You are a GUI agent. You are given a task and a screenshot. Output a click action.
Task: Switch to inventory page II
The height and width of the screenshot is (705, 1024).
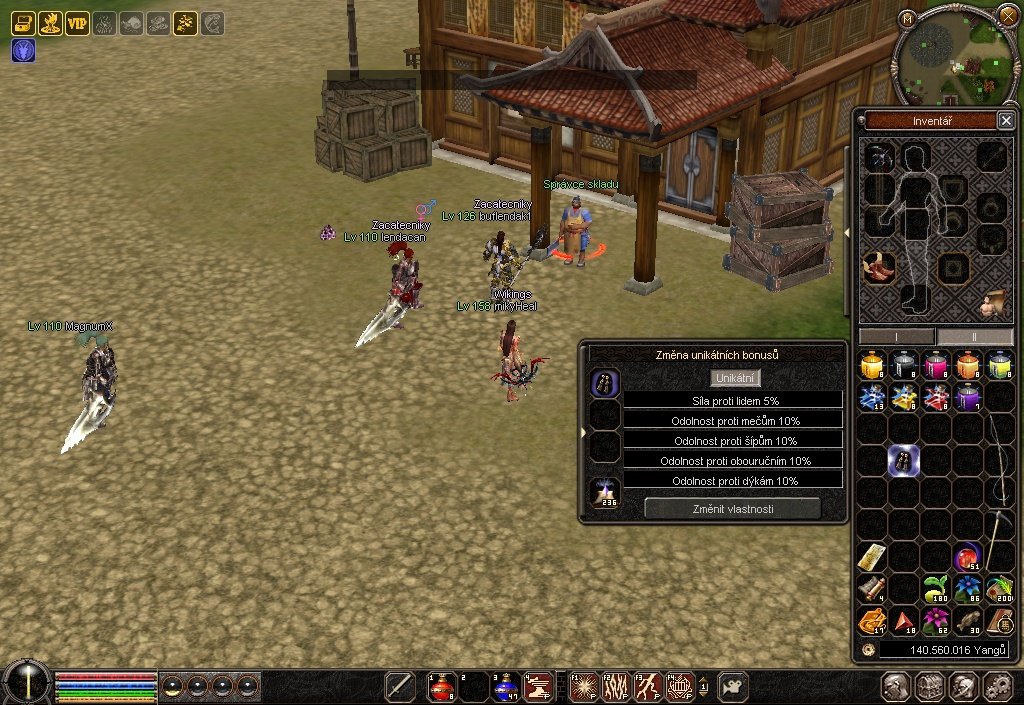(975, 337)
